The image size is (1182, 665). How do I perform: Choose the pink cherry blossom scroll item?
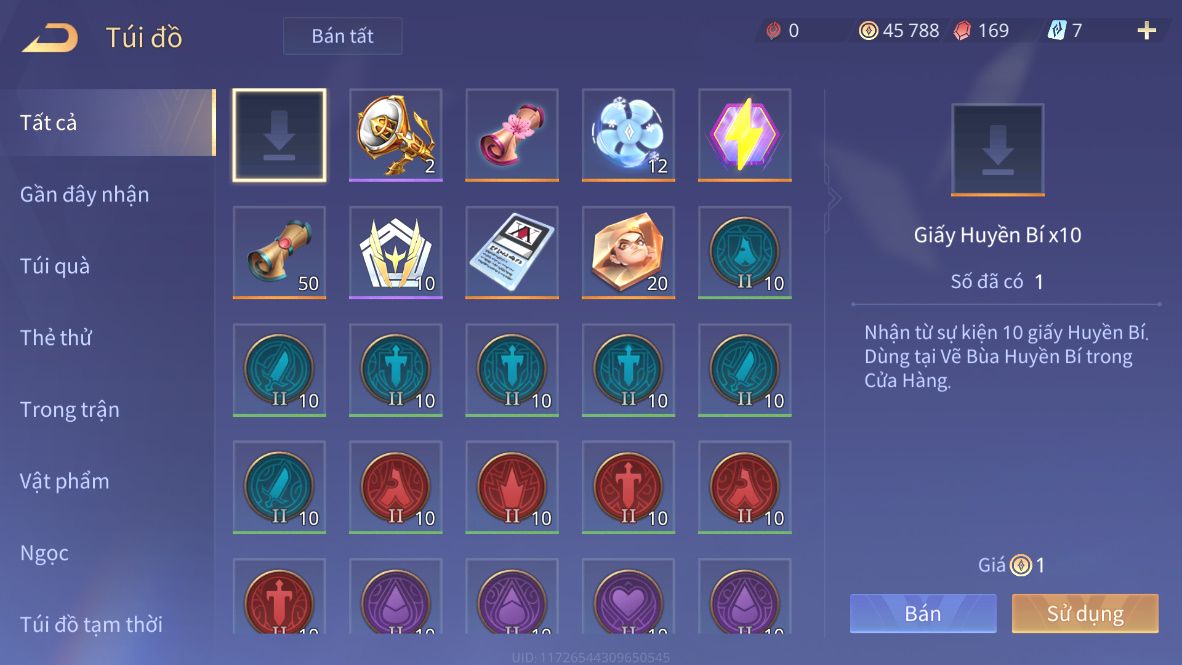click(x=512, y=135)
